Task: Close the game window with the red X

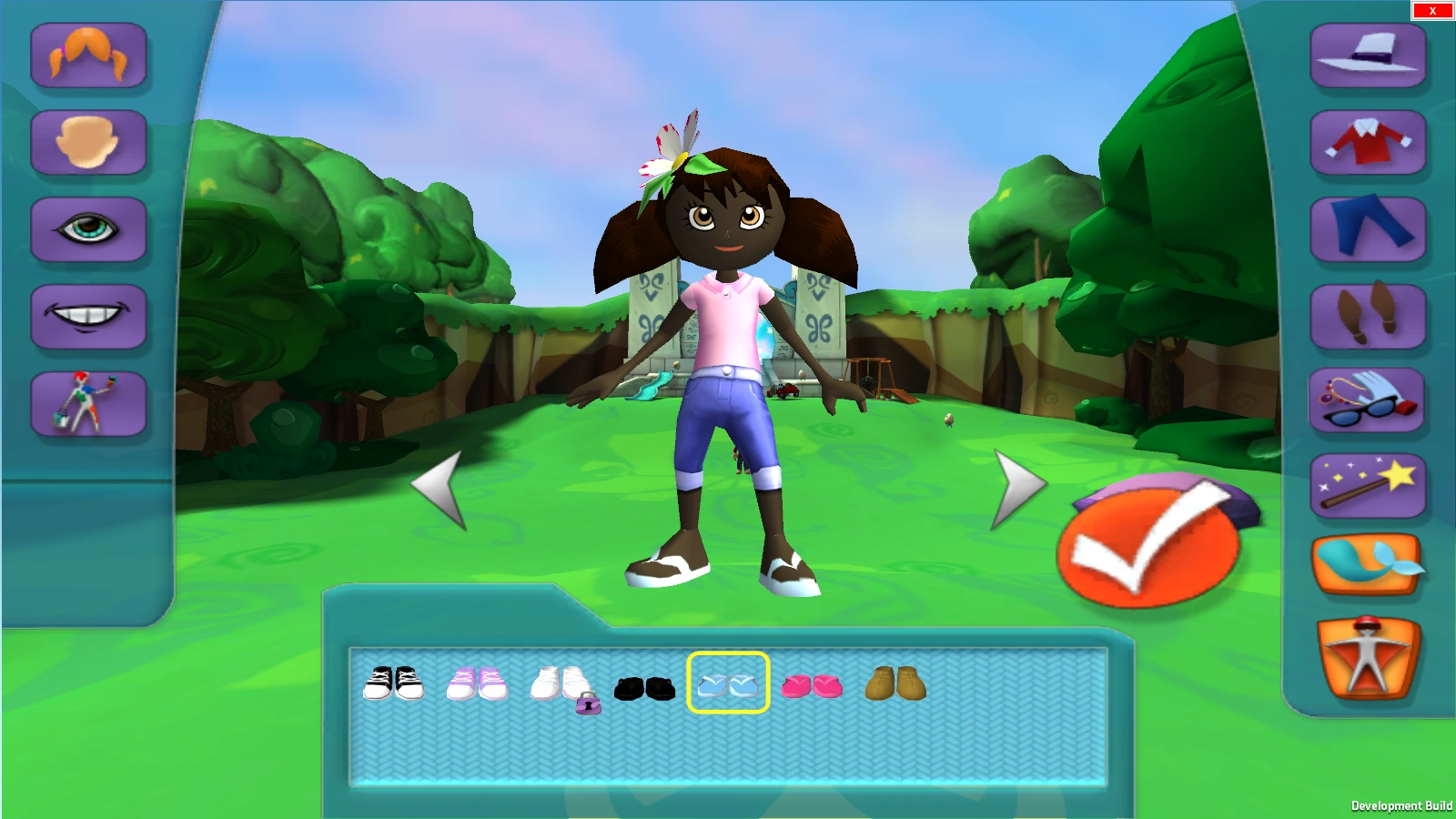Action: [1432, 11]
